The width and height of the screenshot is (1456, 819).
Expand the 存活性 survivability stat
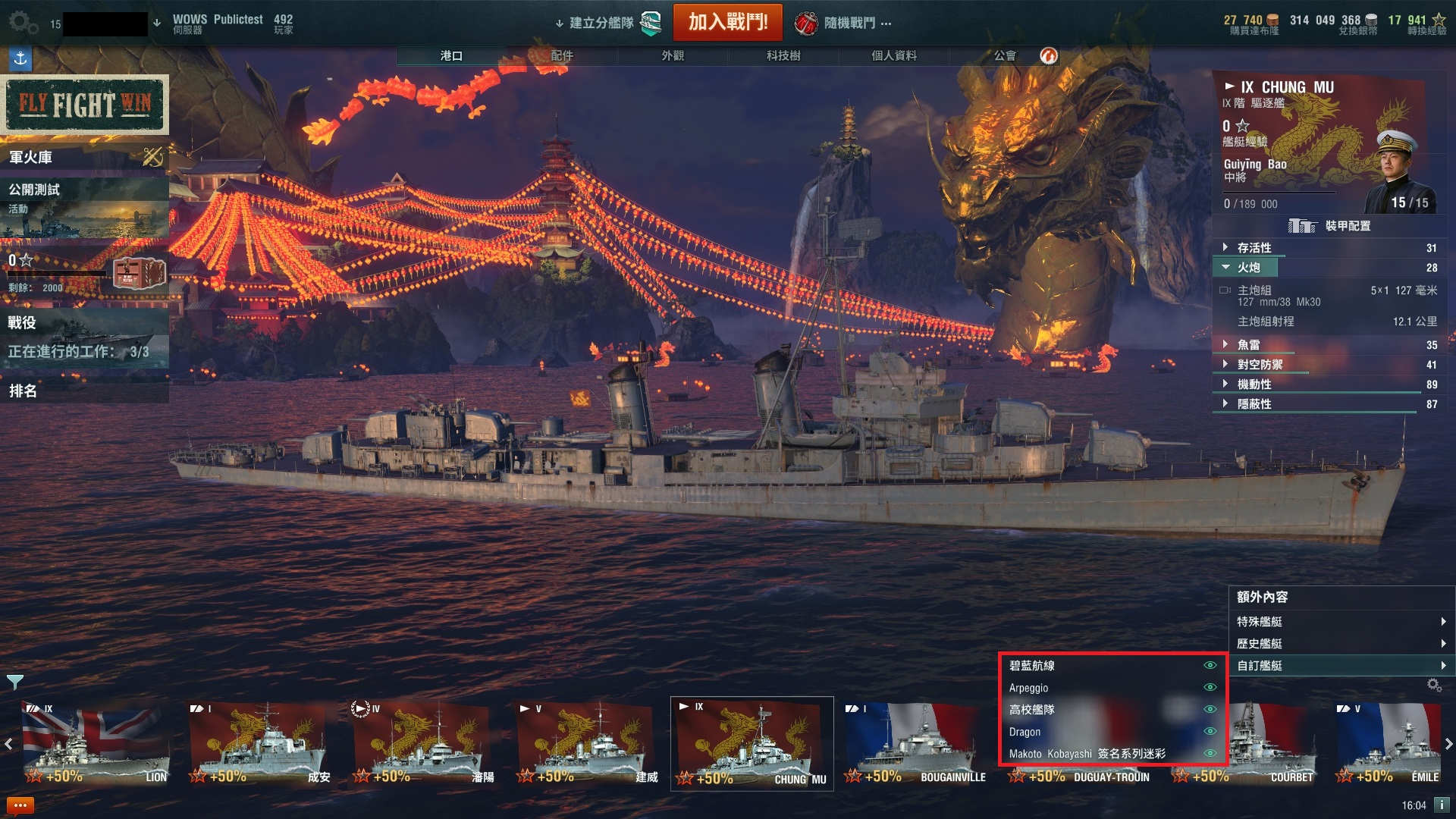click(x=1255, y=248)
